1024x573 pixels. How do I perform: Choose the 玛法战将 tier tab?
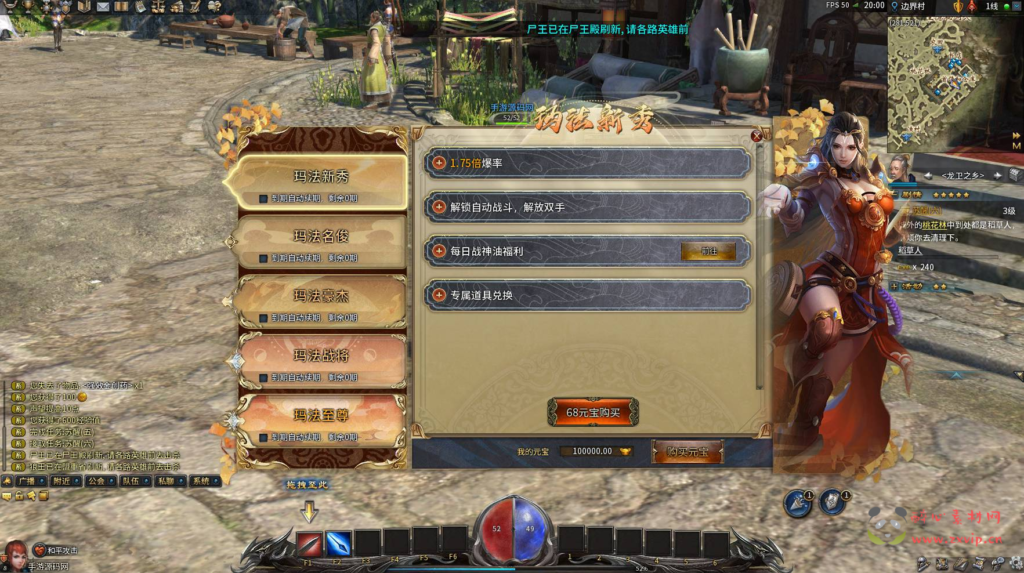[x=320, y=355]
